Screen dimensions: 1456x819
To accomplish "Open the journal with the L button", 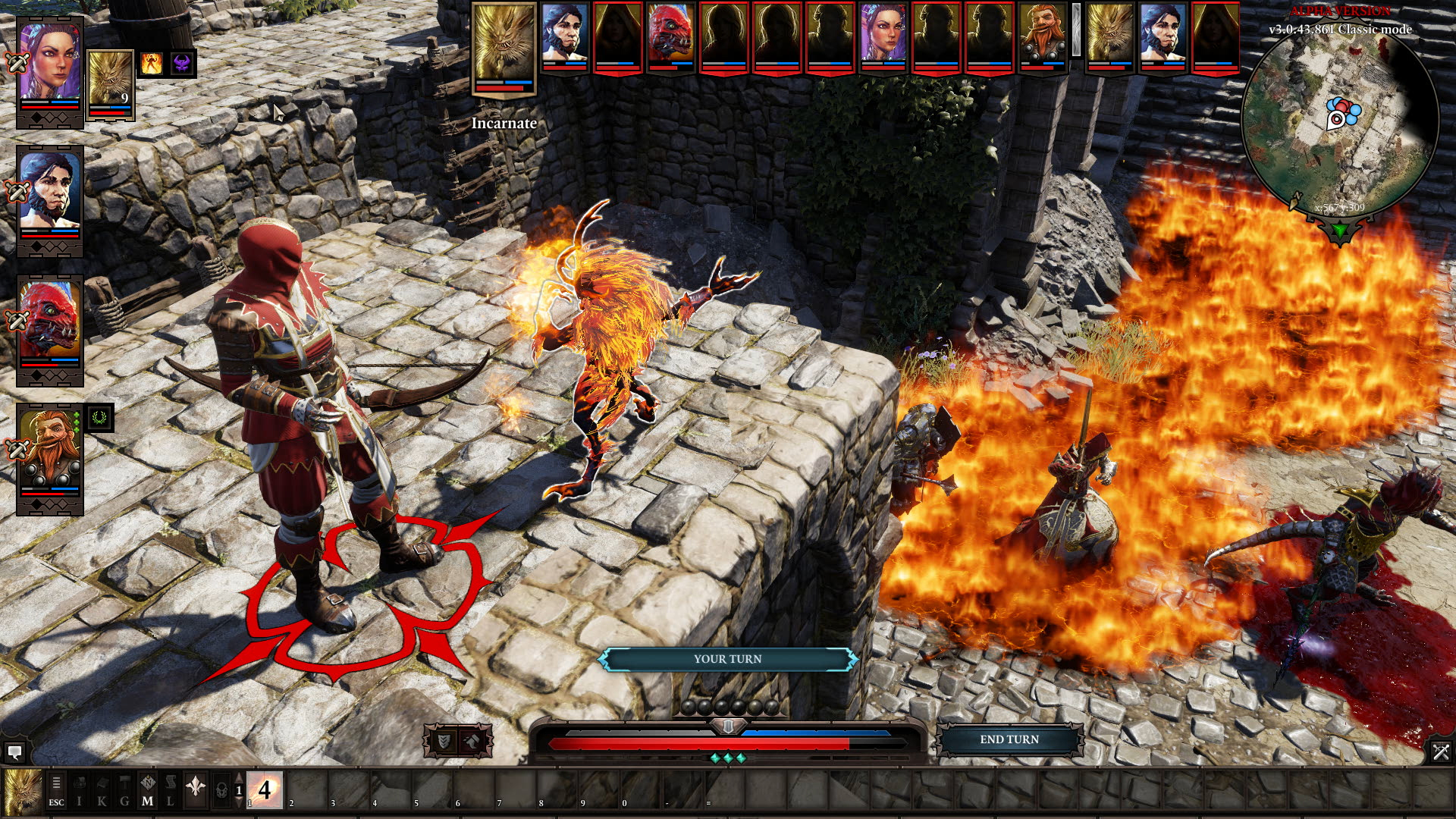I will click(x=171, y=791).
